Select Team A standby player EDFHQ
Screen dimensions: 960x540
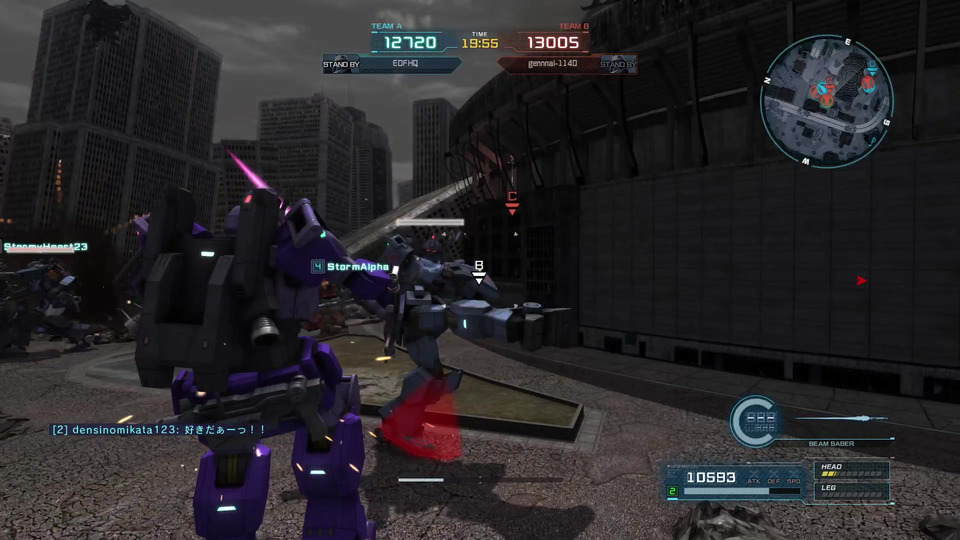404,64
